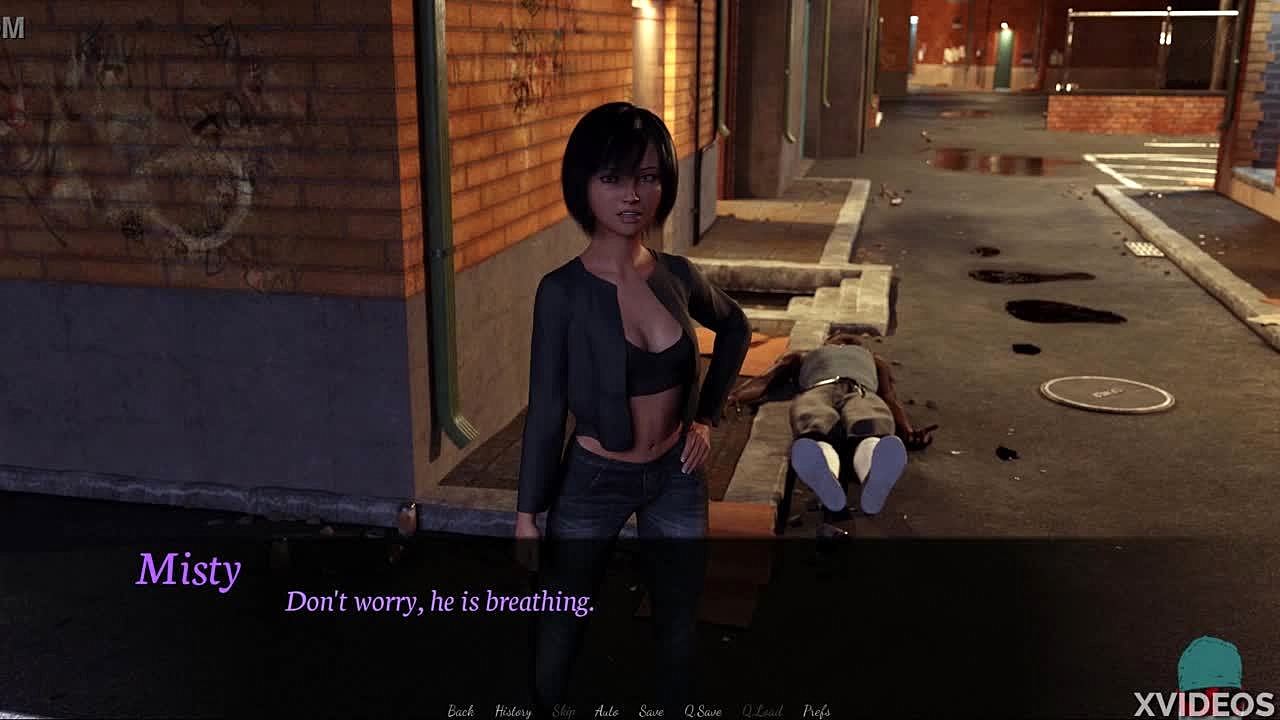
Task: Click Q.Save to quick save
Action: (x=703, y=711)
